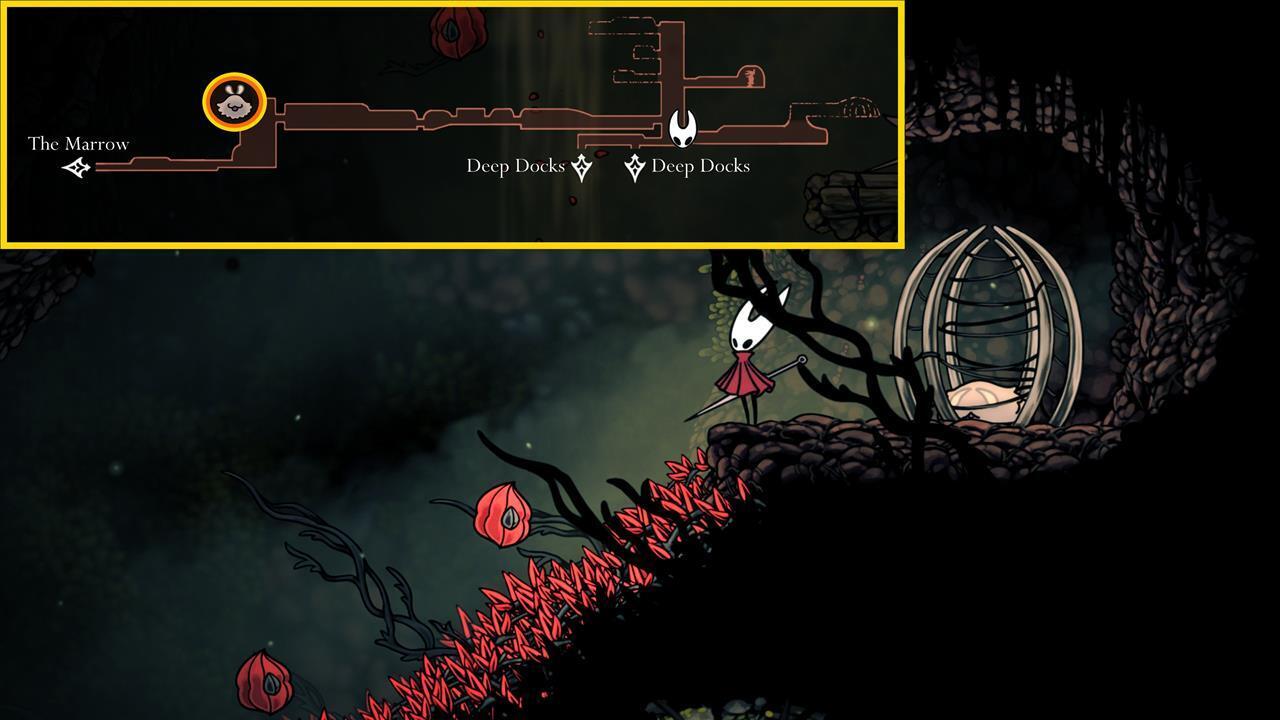
Task: Select the right 'Deep Docks' area label
Action: pyautogui.click(x=702, y=166)
